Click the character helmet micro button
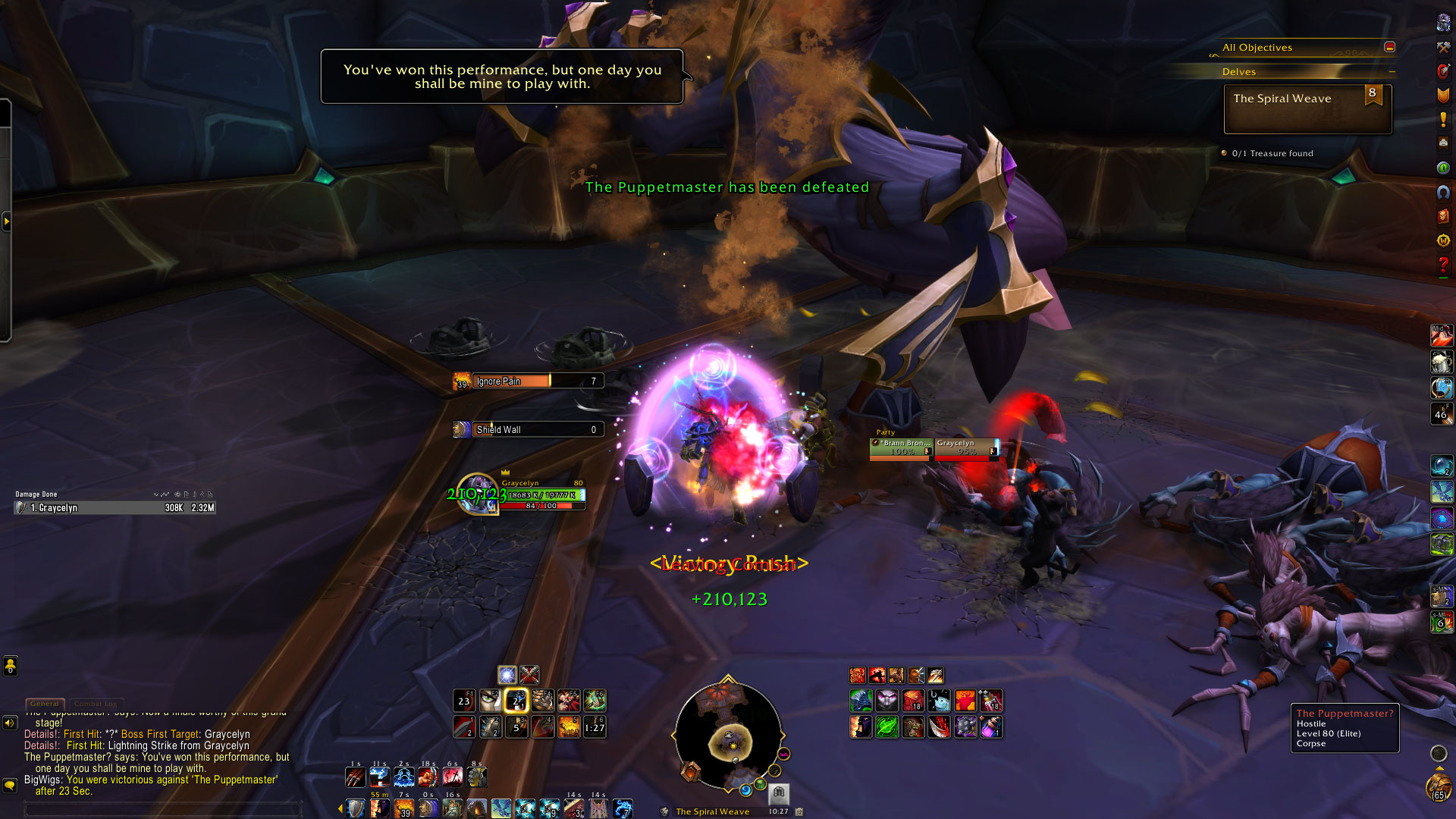The height and width of the screenshot is (819, 1456). (1443, 23)
